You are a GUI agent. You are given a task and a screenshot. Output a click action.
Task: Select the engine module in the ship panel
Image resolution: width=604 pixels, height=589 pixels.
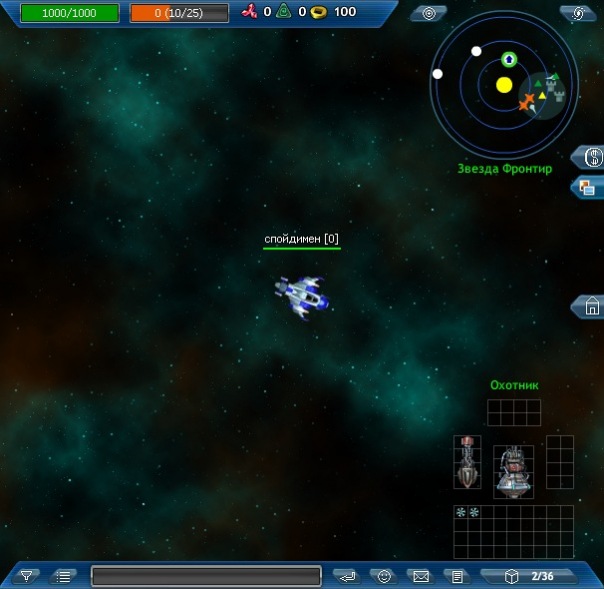(513, 471)
